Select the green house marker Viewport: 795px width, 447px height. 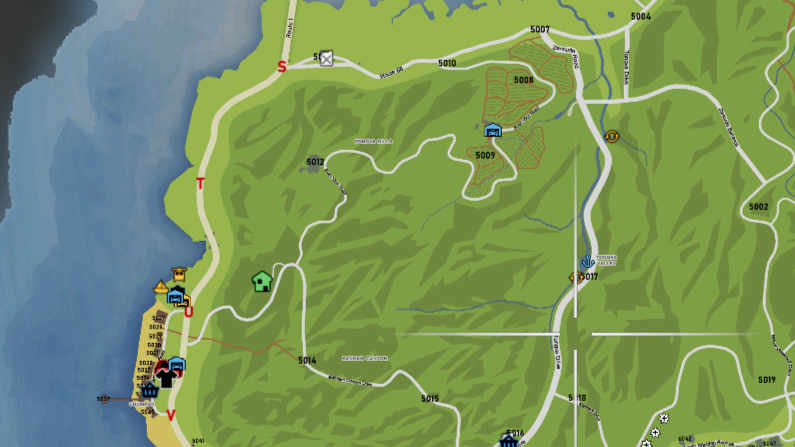[x=262, y=281]
